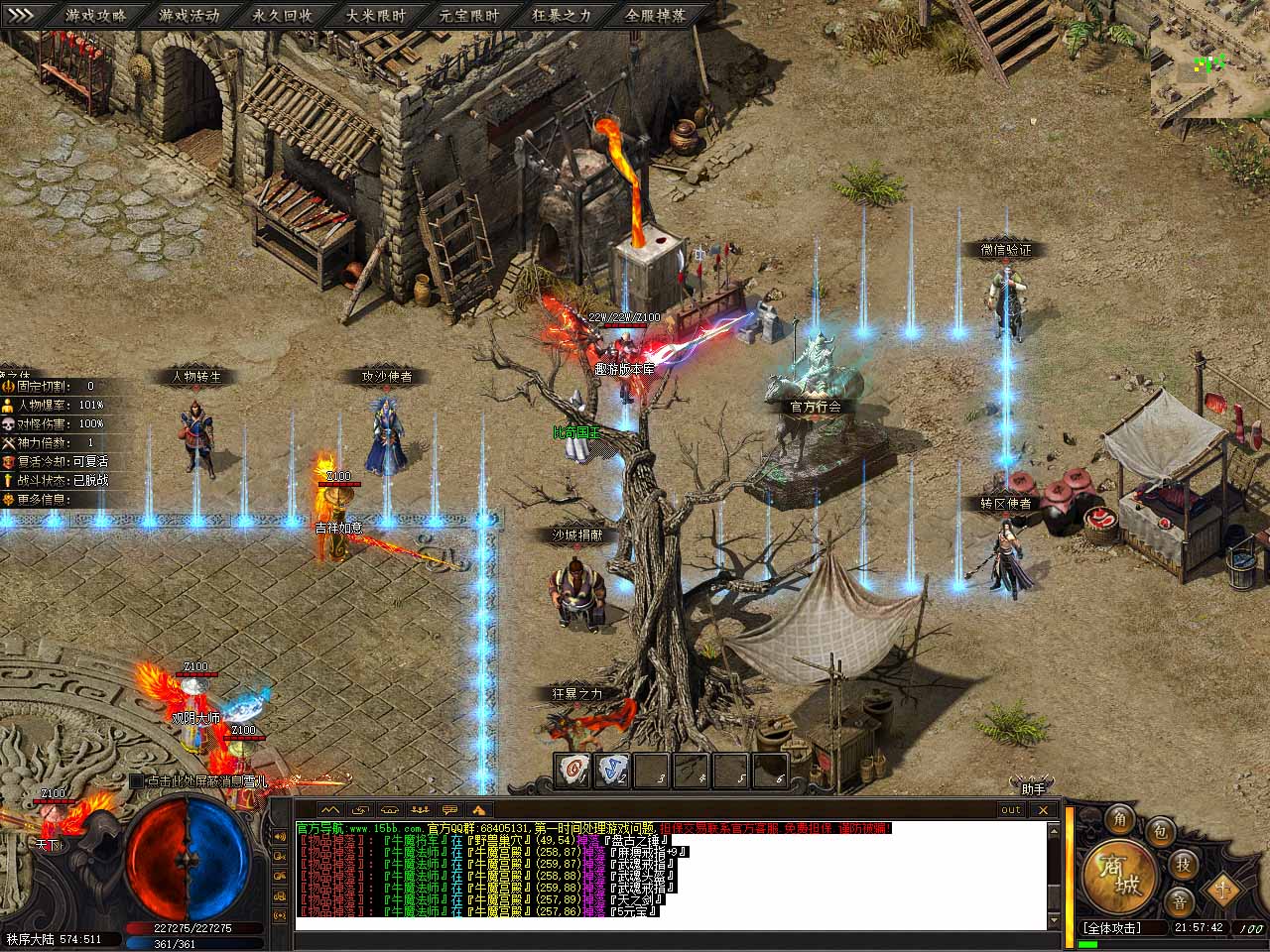Use the red scroll in hotbar slot 1
The width and height of the screenshot is (1270, 952).
click(x=572, y=771)
